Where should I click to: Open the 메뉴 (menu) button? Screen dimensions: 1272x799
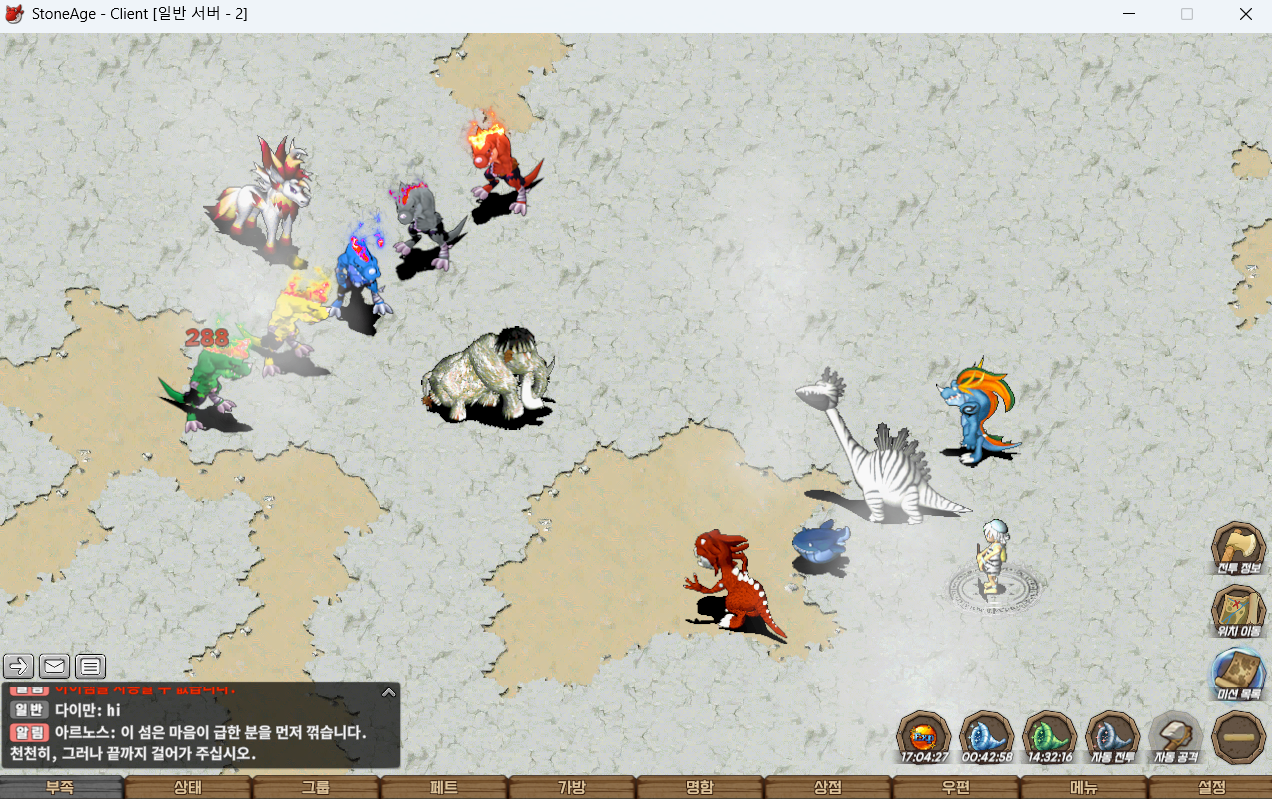coord(1084,788)
